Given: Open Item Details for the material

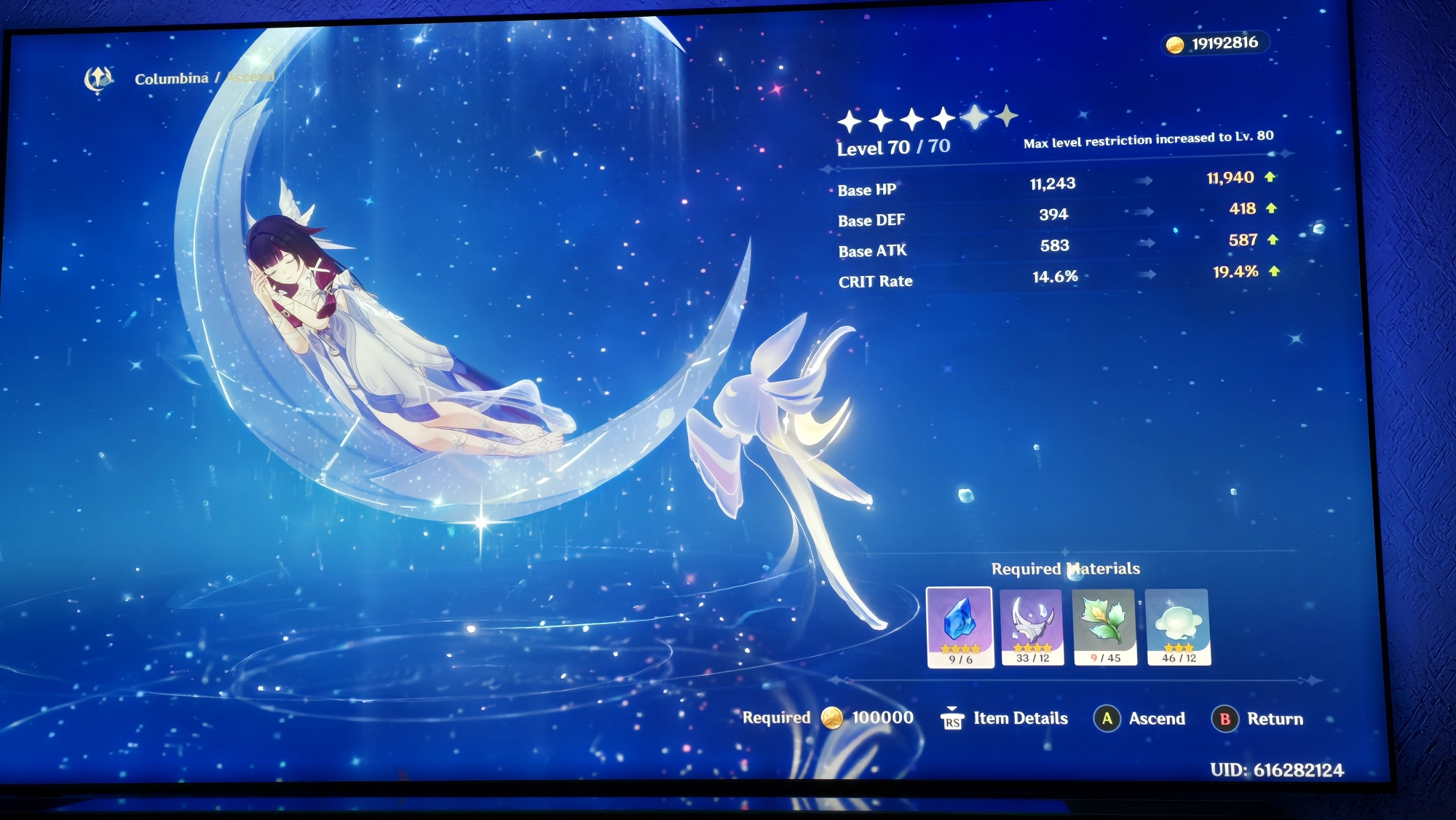Looking at the screenshot, I should click(x=1005, y=719).
